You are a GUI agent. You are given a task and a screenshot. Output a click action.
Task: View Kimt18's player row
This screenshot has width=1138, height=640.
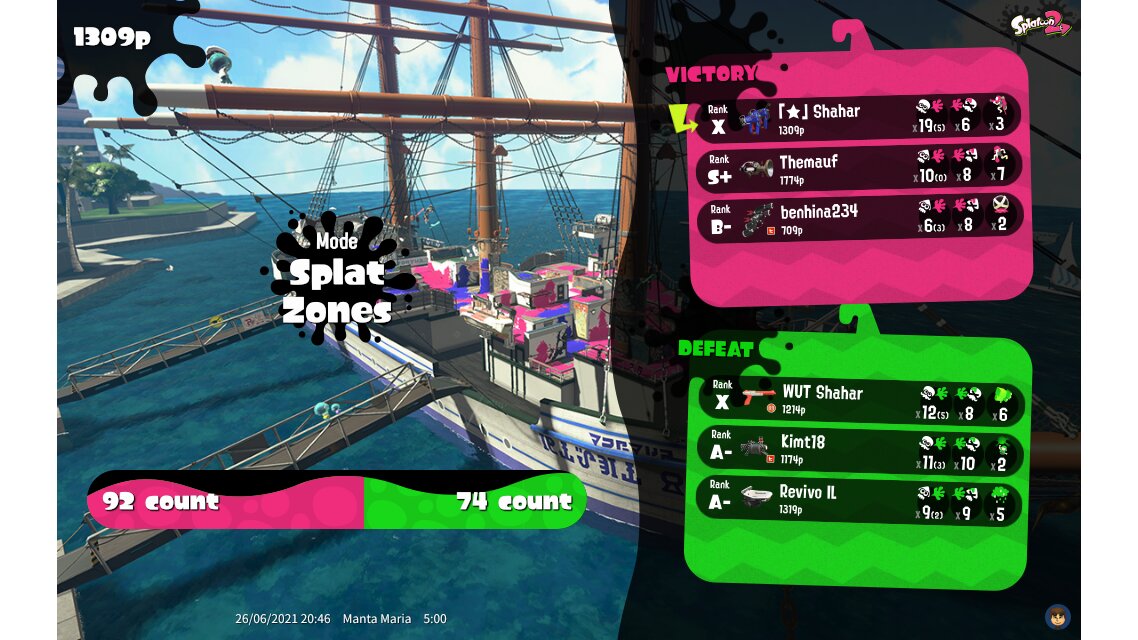coord(859,450)
